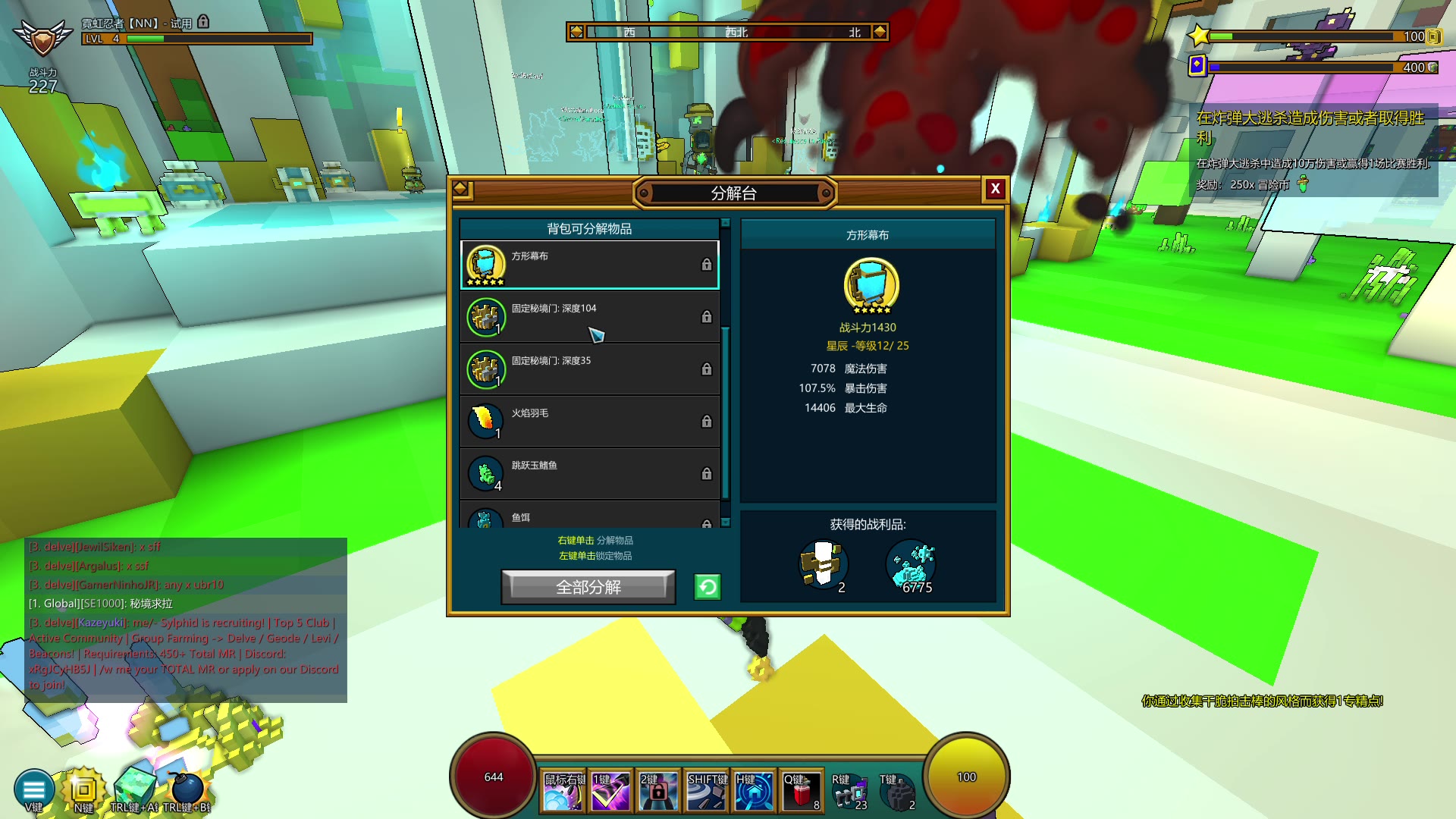Toggle lock on the 火焰羽毛 row

pos(706,422)
